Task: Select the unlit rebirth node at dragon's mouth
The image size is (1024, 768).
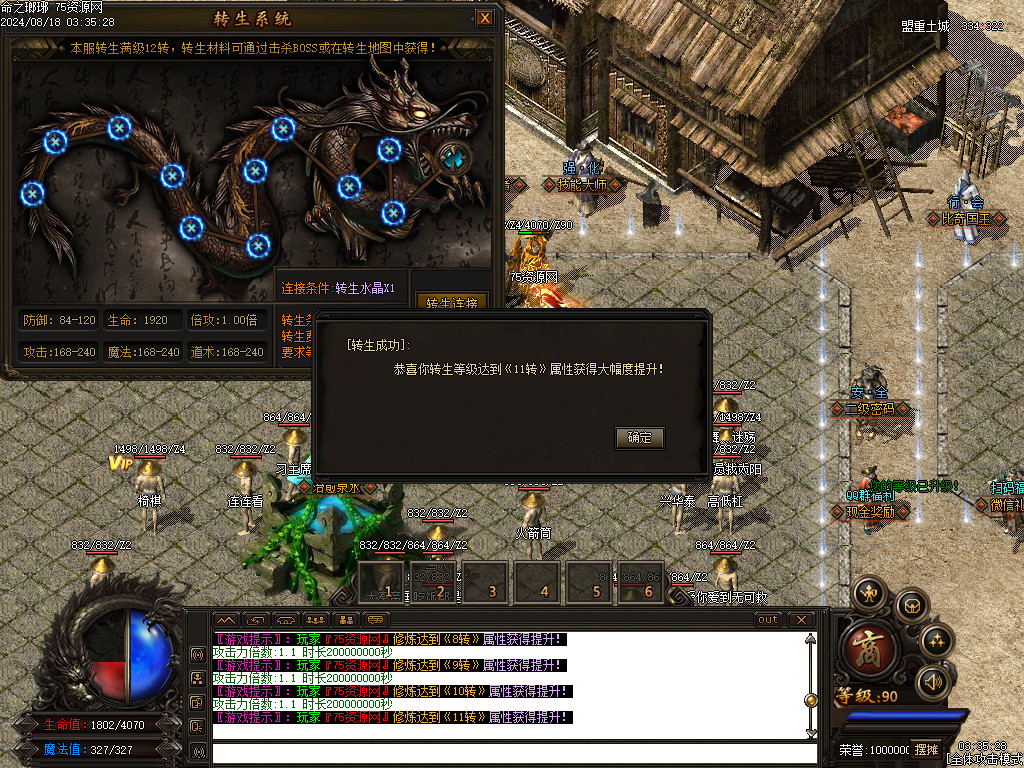Action: [453, 157]
